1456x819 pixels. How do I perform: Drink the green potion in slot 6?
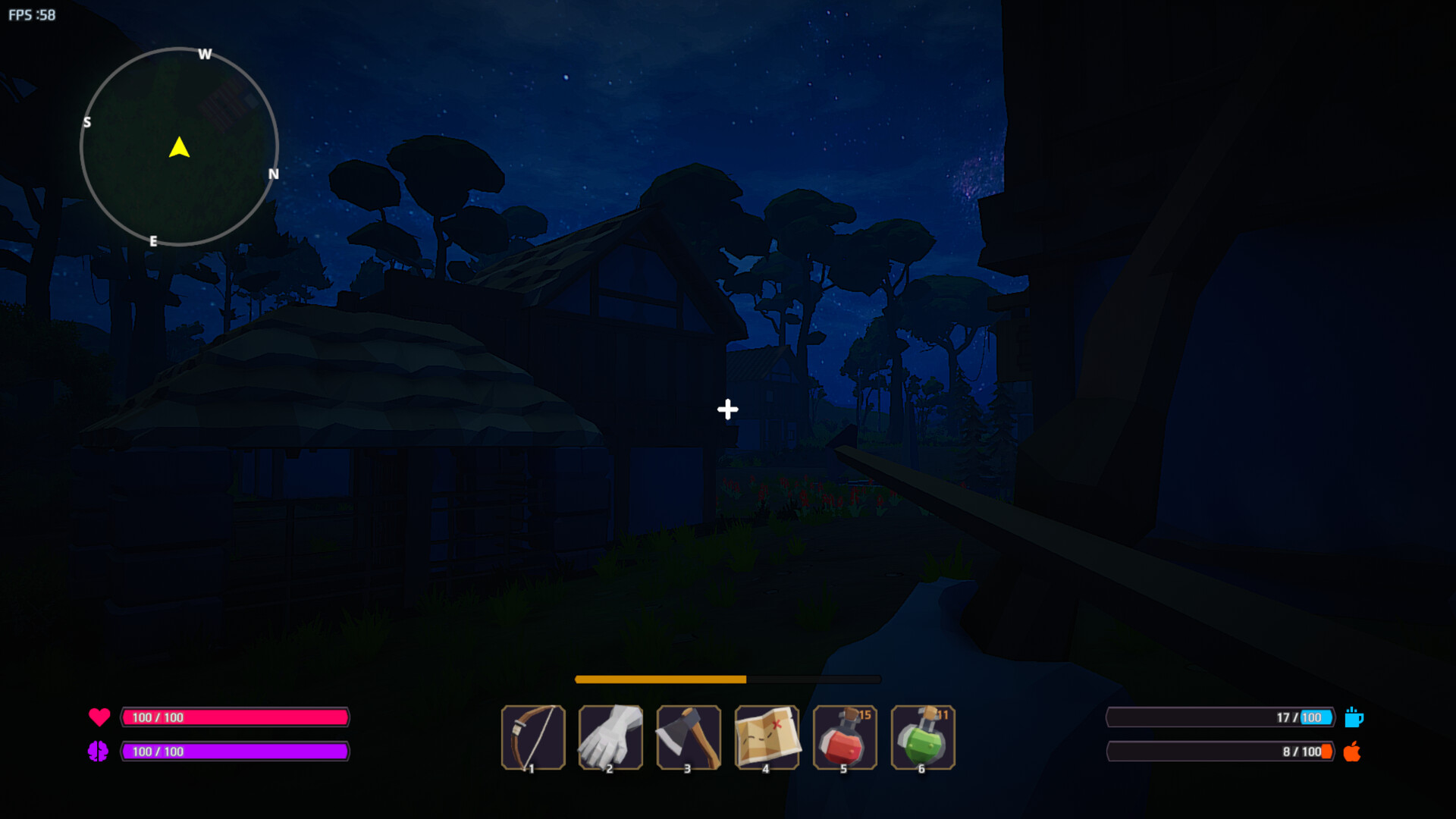click(923, 737)
